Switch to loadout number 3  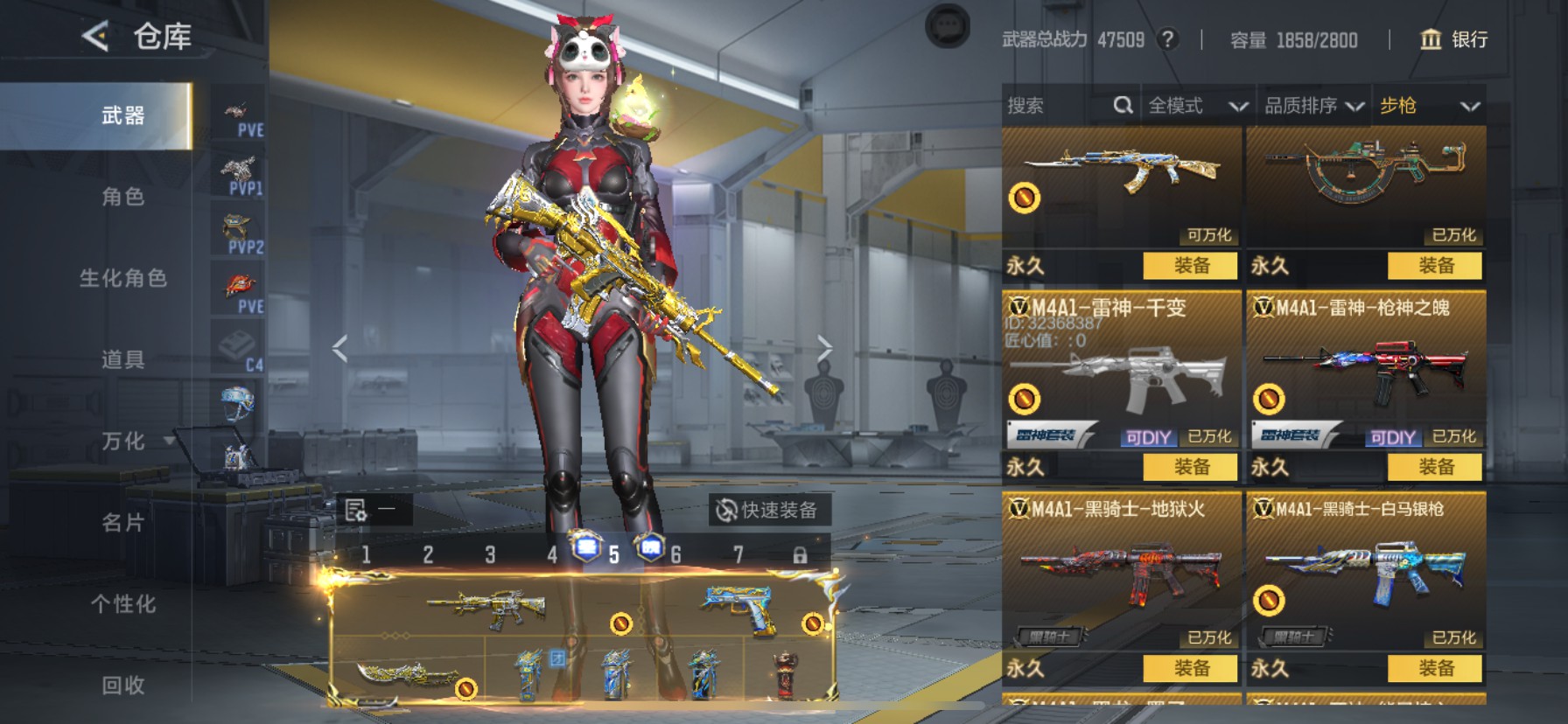pyautogui.click(x=490, y=554)
